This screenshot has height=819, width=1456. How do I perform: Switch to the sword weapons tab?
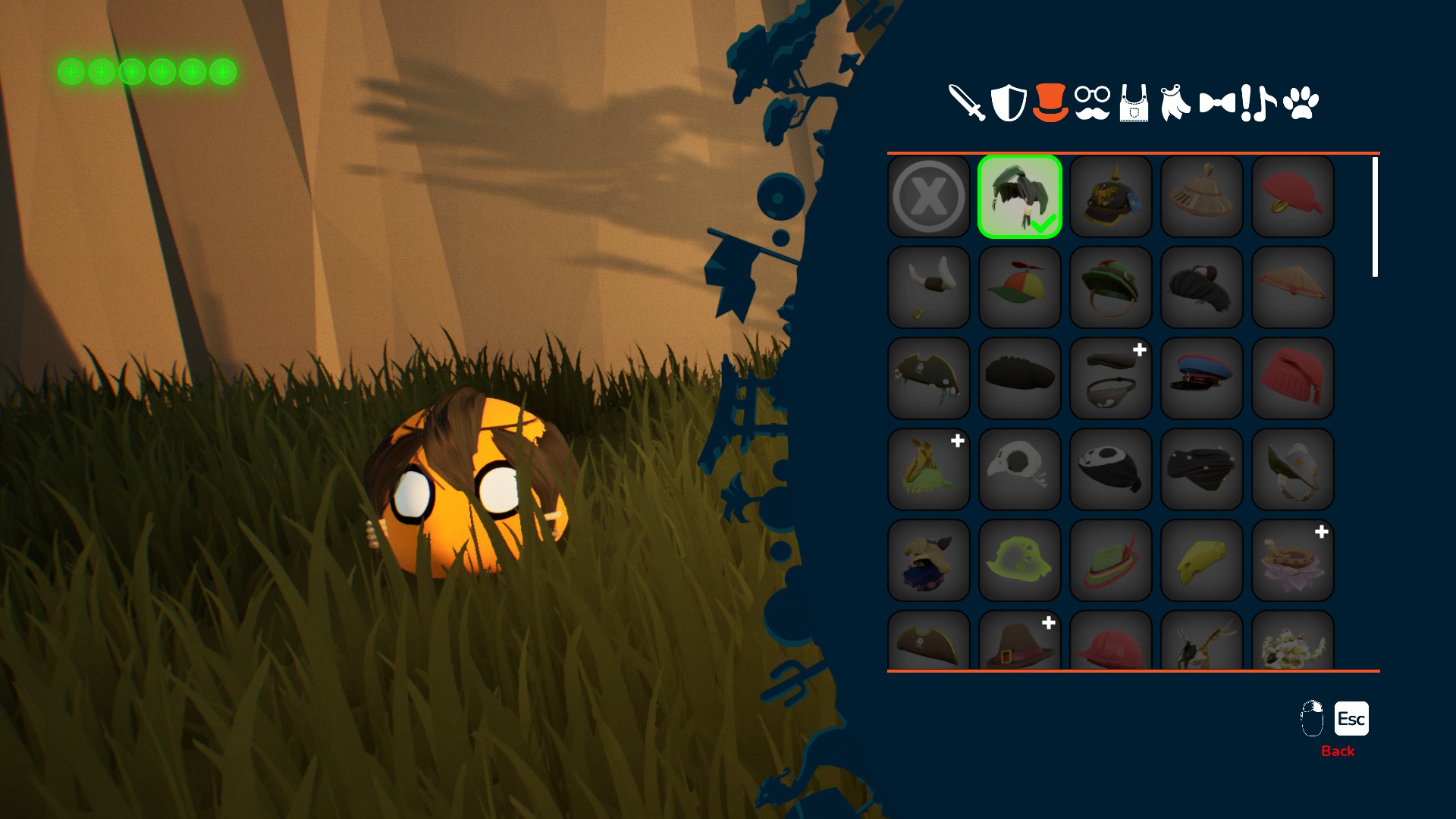pos(967,103)
